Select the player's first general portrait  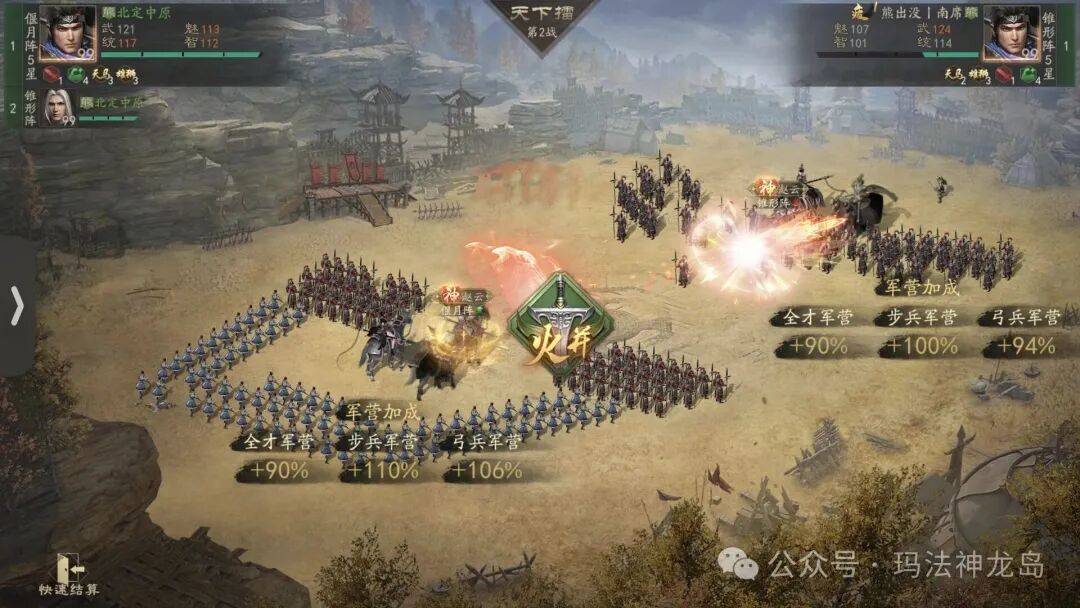point(67,33)
